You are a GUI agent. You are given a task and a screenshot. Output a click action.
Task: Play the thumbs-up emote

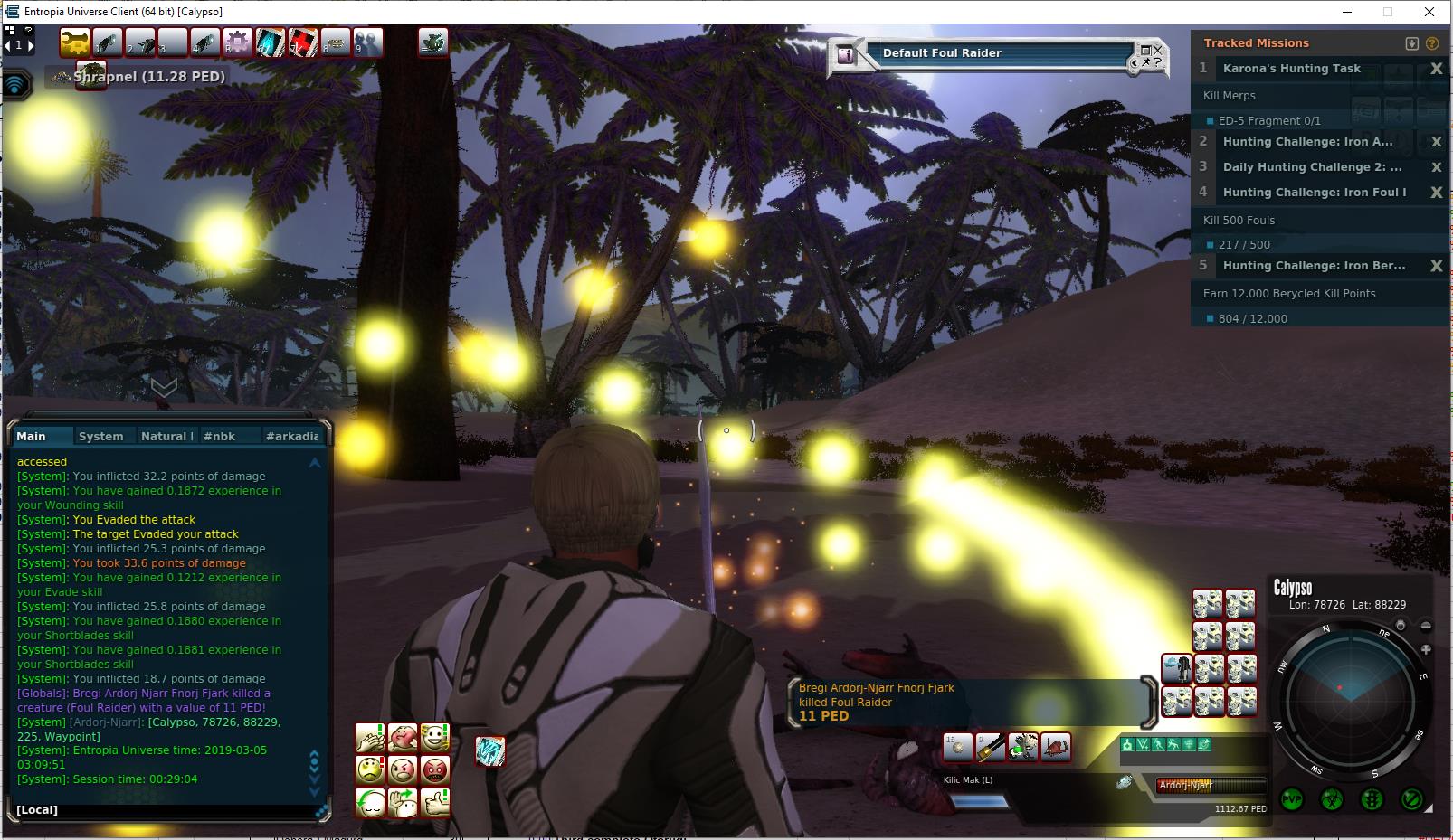[435, 802]
